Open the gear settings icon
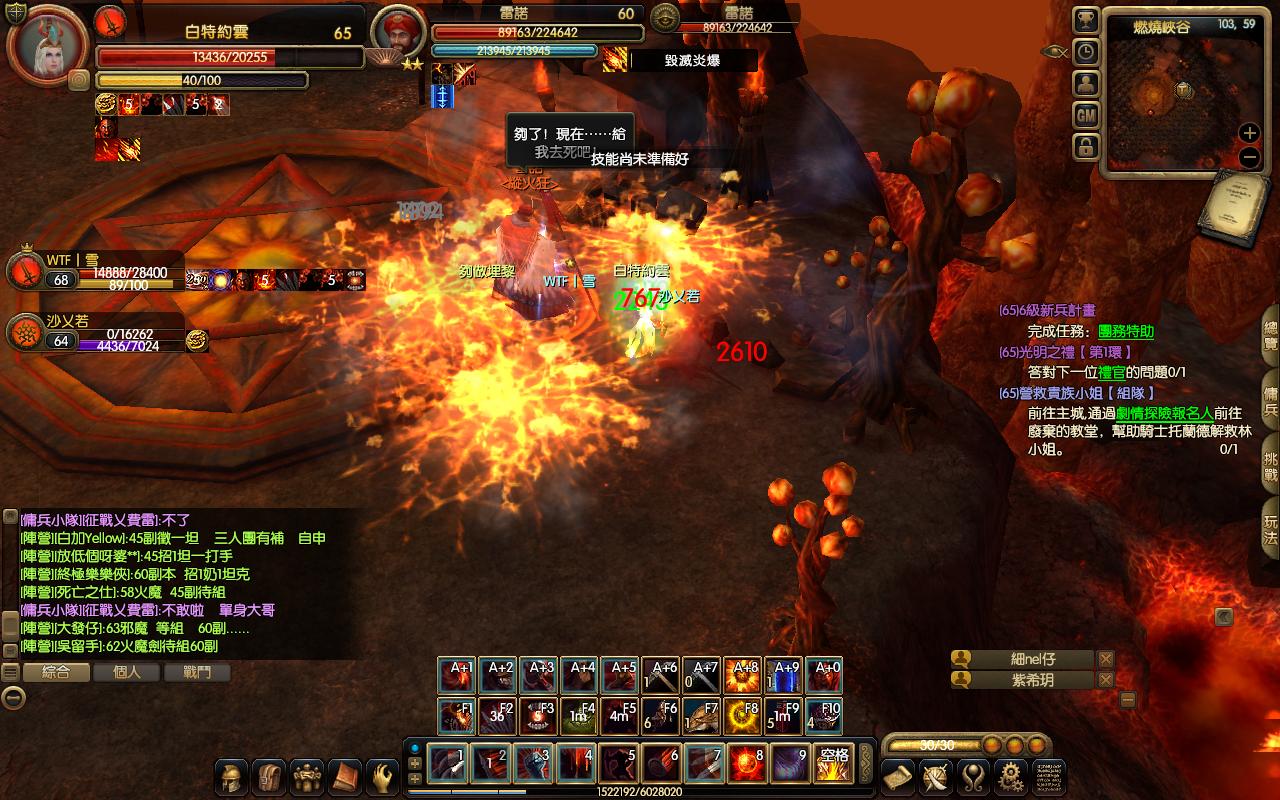Image resolution: width=1280 pixels, height=800 pixels. [x=1010, y=777]
